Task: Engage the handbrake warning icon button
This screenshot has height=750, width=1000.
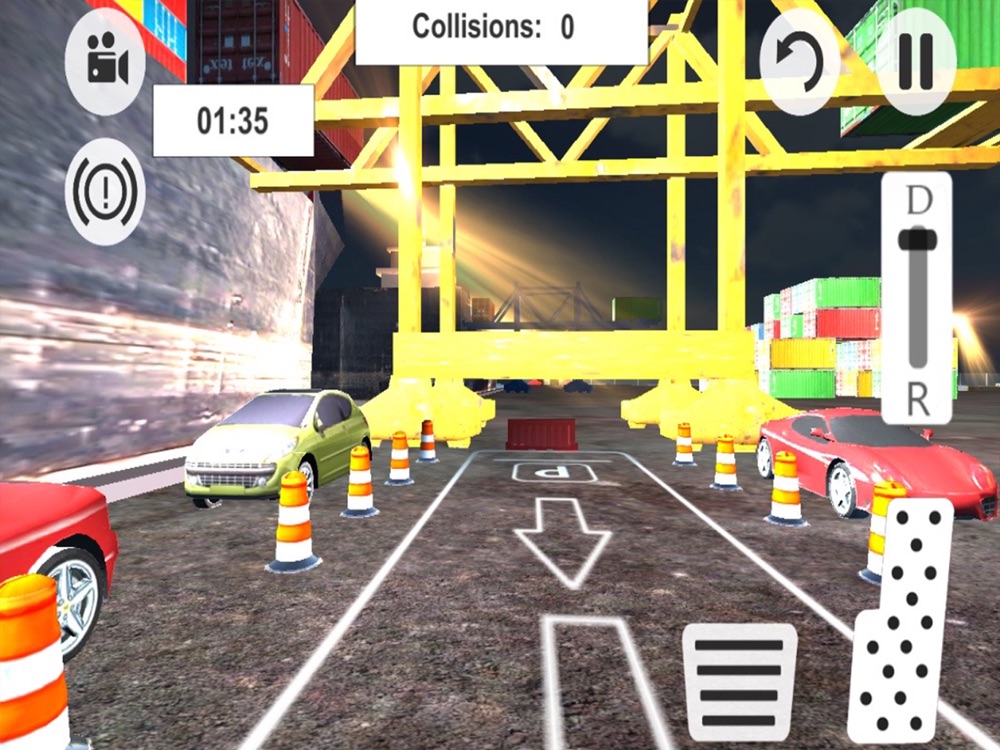Action: click(x=105, y=191)
